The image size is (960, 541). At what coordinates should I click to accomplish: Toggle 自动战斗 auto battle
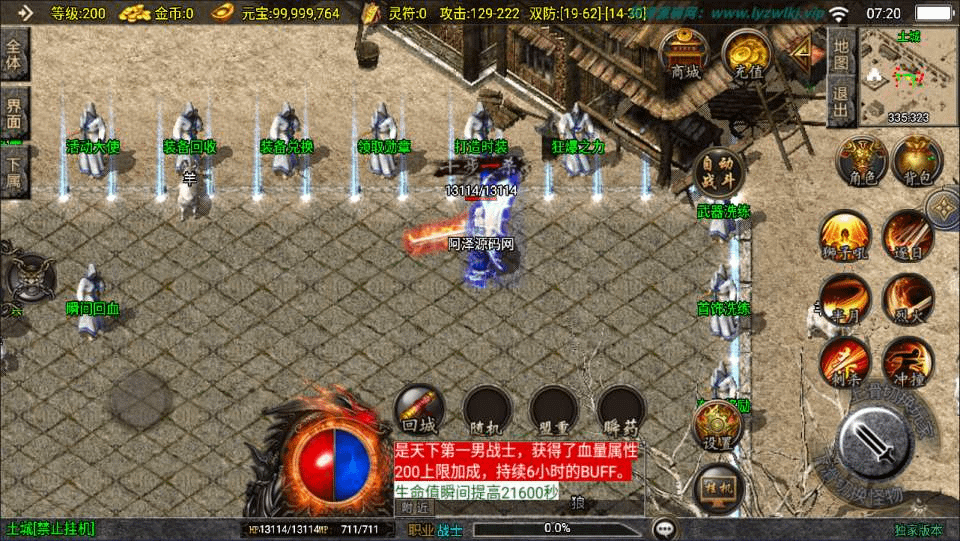[718, 174]
